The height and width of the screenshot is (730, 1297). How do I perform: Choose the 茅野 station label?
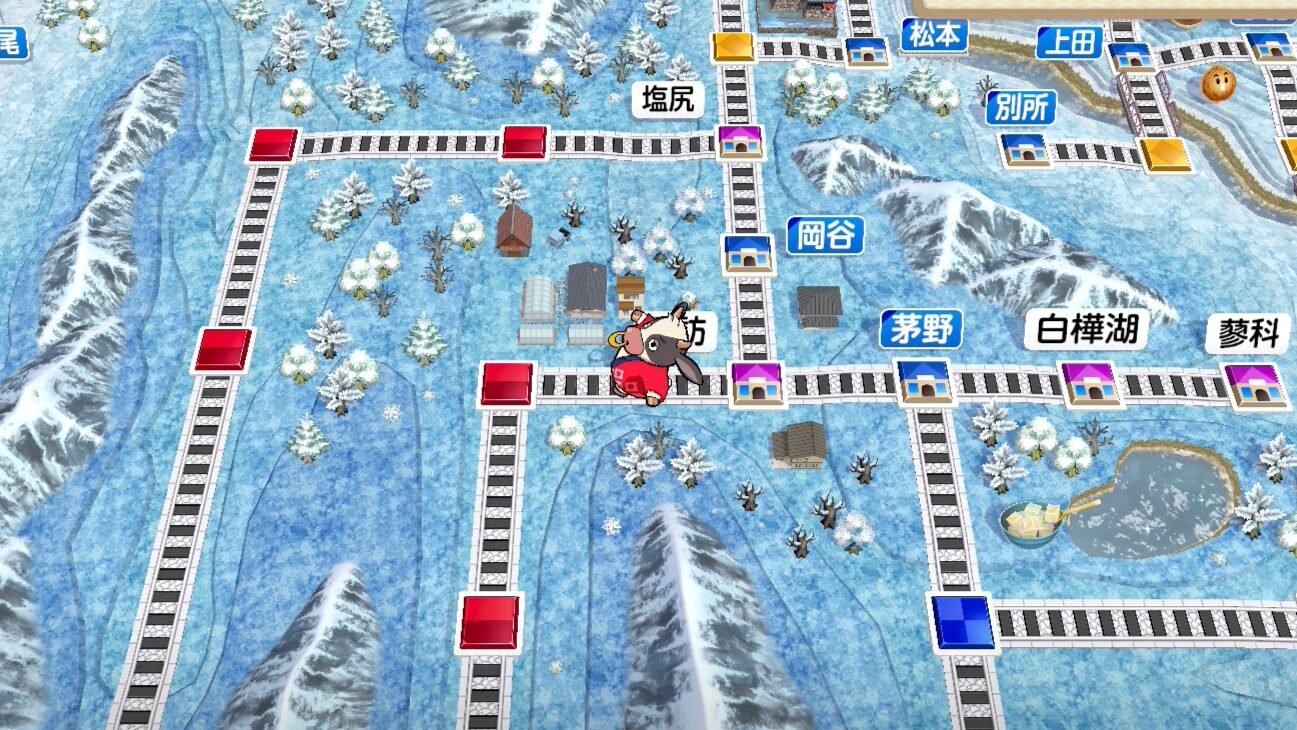point(921,328)
